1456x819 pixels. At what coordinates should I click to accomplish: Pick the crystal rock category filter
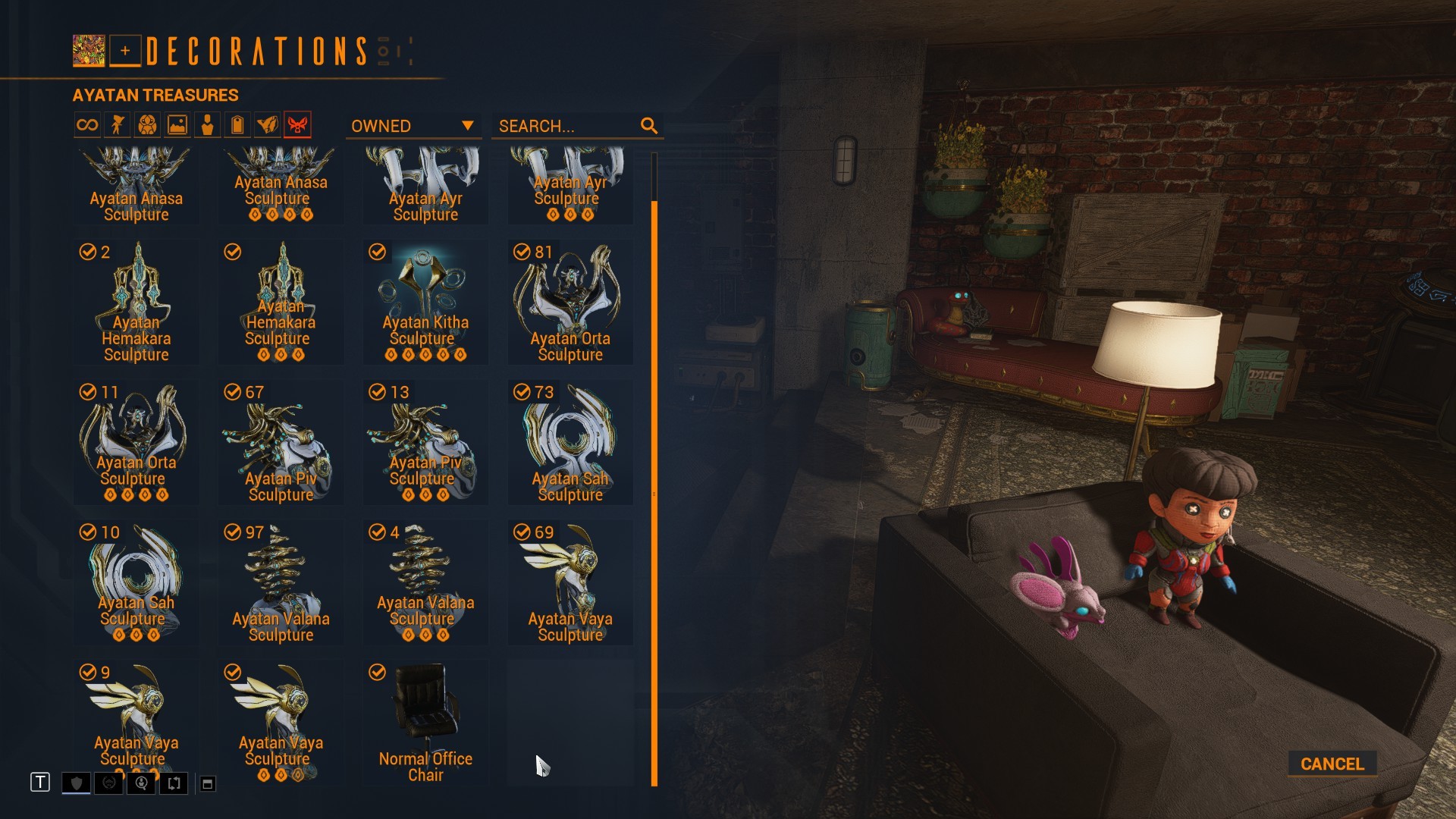pos(267,125)
